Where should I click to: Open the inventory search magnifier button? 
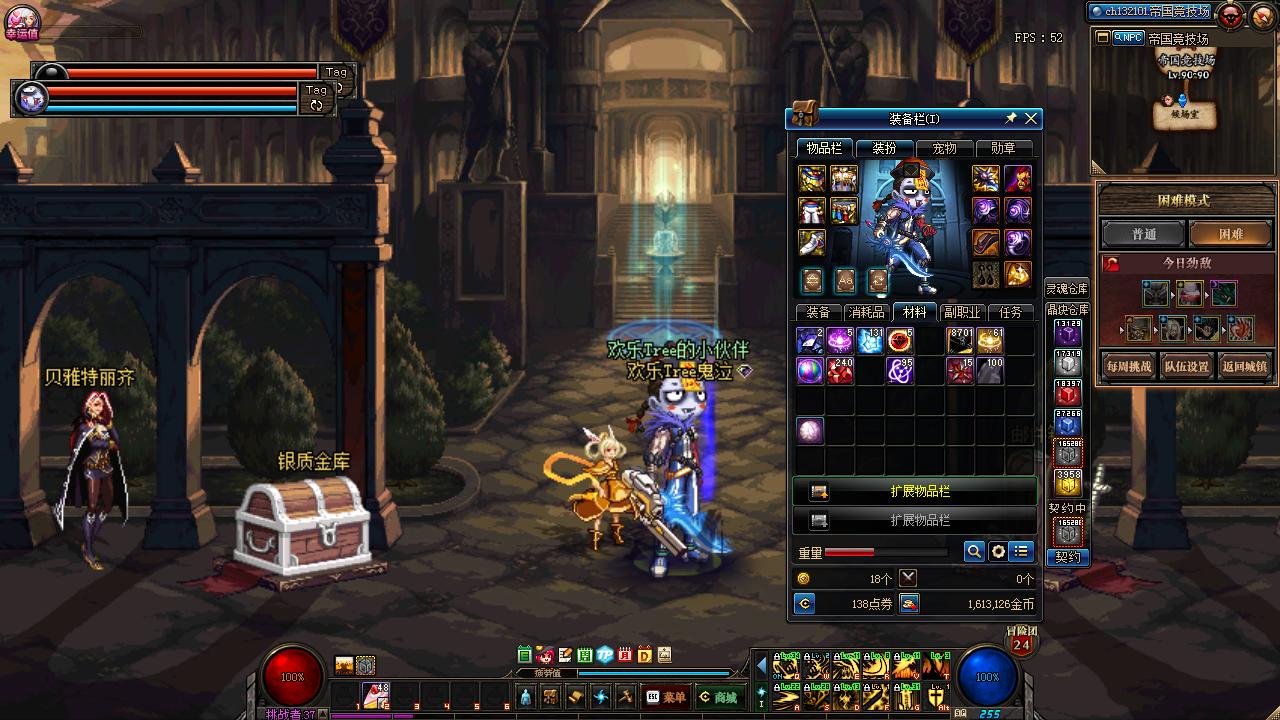(x=974, y=552)
